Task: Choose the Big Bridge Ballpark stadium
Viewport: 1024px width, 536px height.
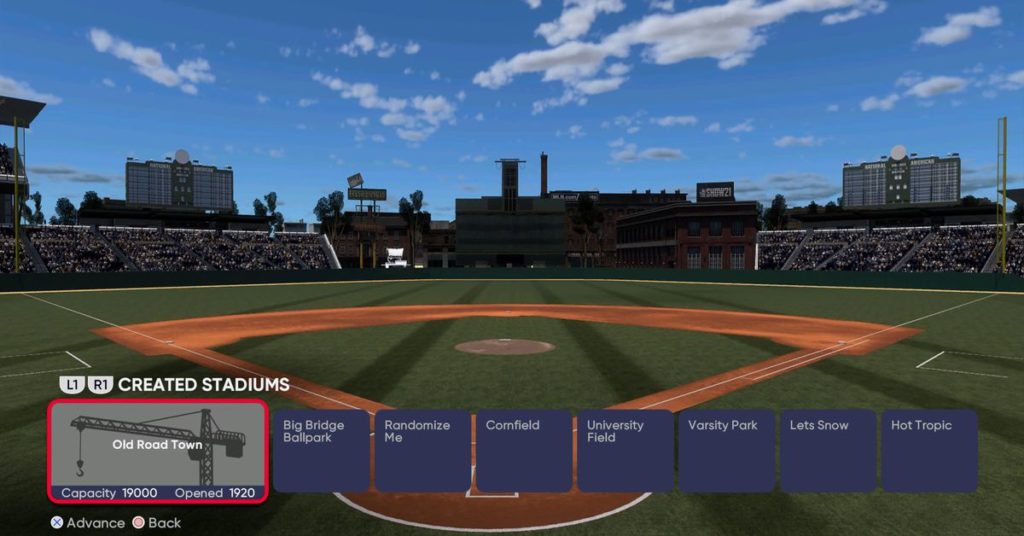Action: tap(321, 450)
